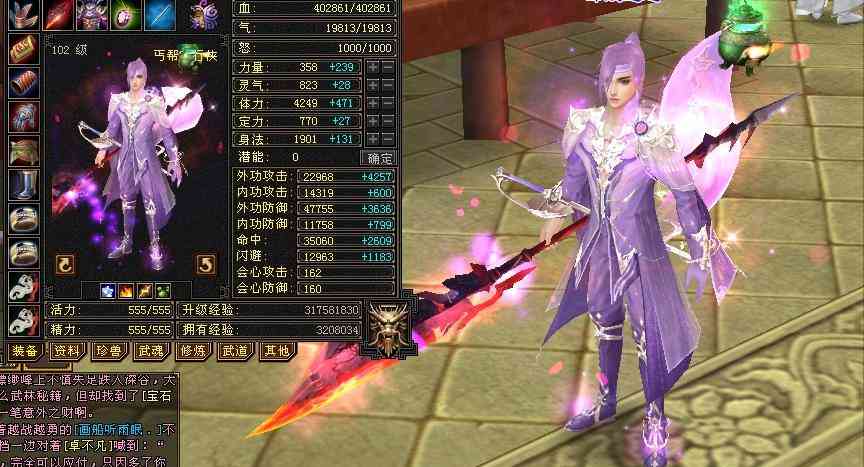Image resolution: width=864 pixels, height=467 pixels.
Task: Open the 资料 profile tab
Action: (x=67, y=351)
